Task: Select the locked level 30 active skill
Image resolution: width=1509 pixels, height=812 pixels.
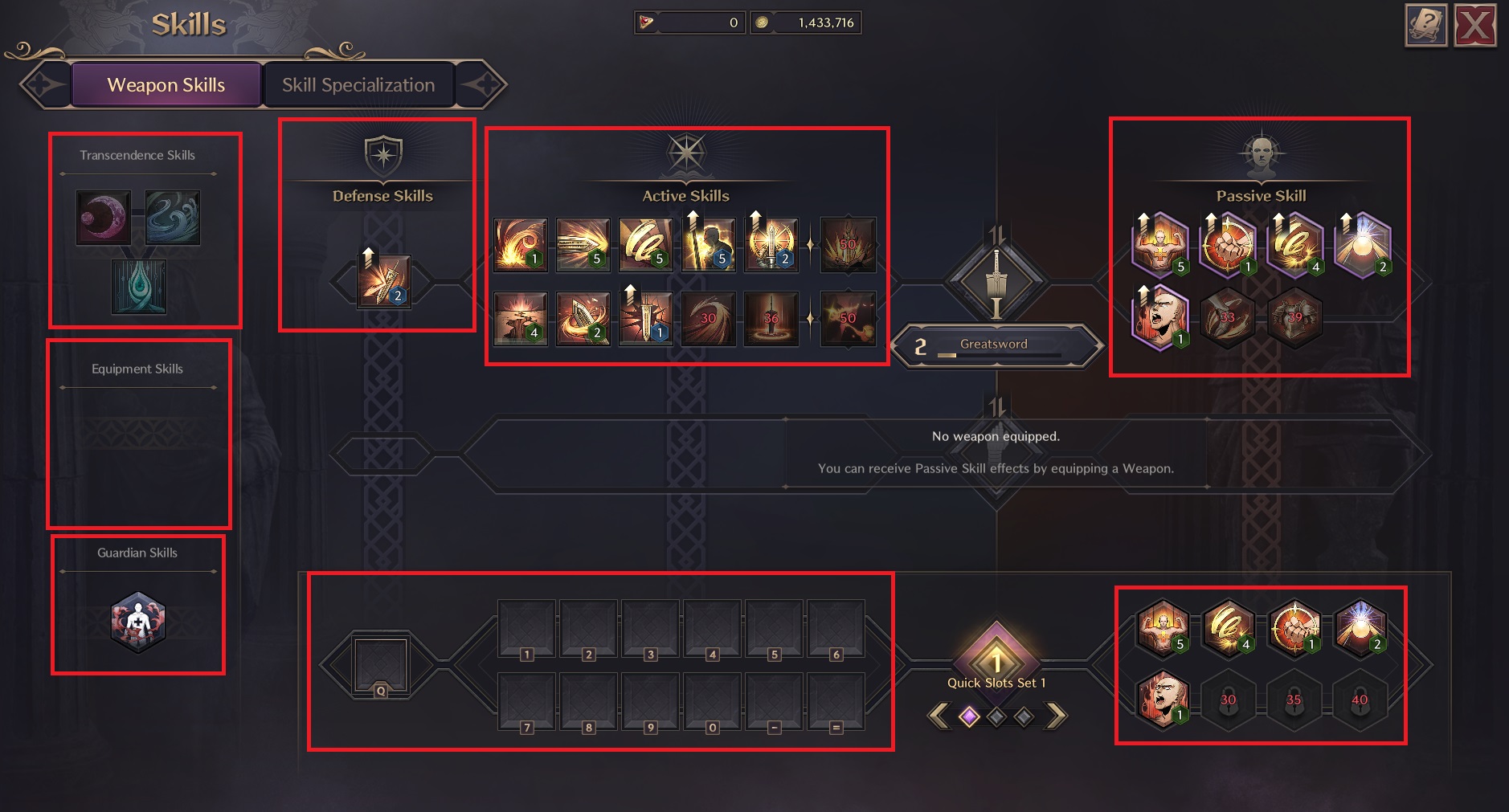Action: [708, 318]
